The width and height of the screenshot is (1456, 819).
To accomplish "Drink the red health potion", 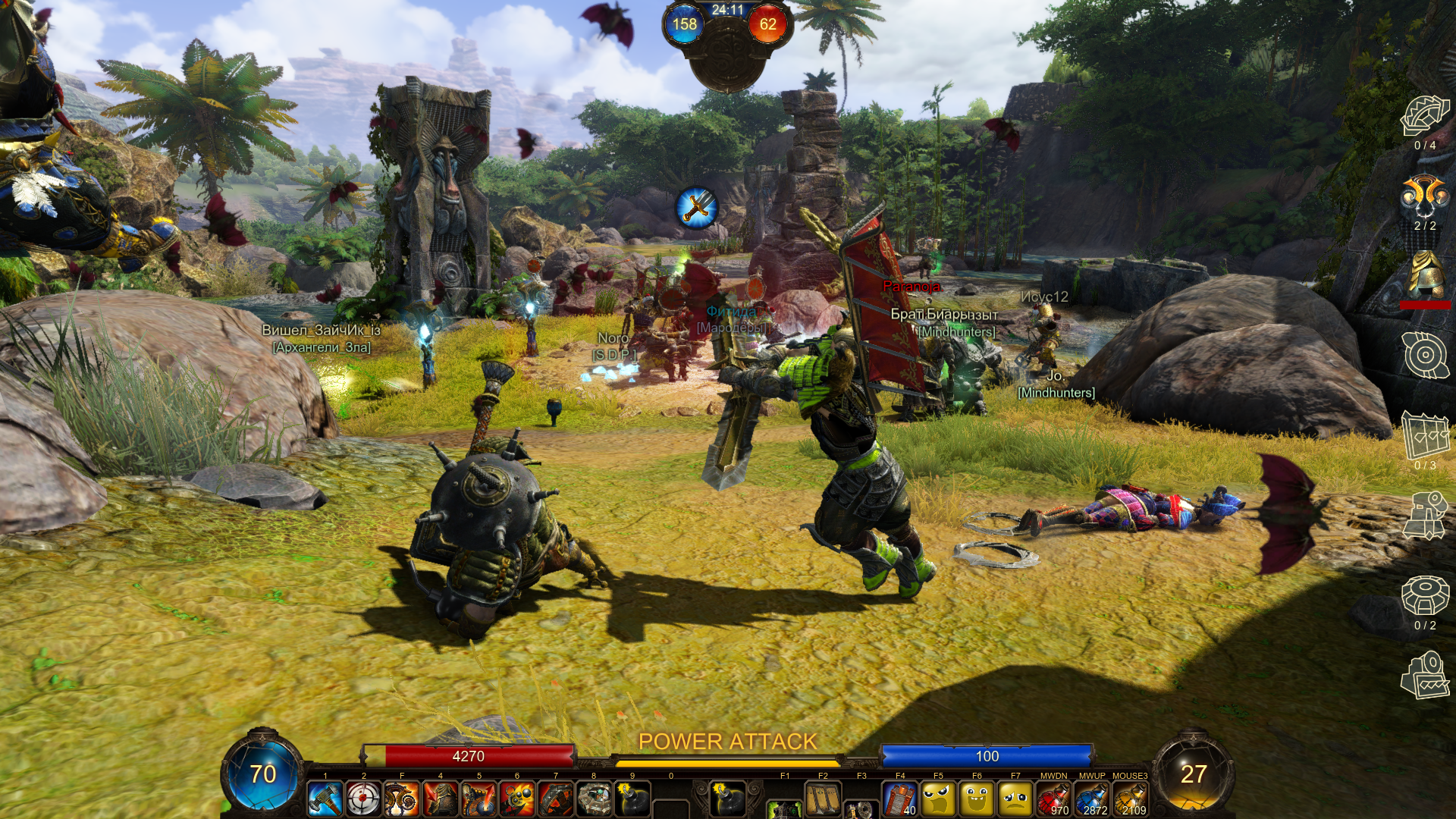I will click(x=1053, y=799).
